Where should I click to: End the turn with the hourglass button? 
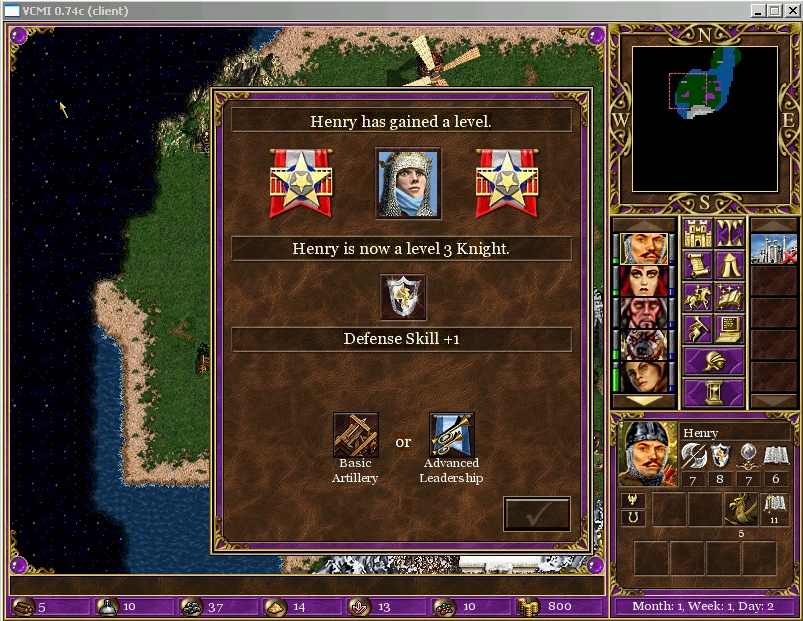pyautogui.click(x=713, y=392)
